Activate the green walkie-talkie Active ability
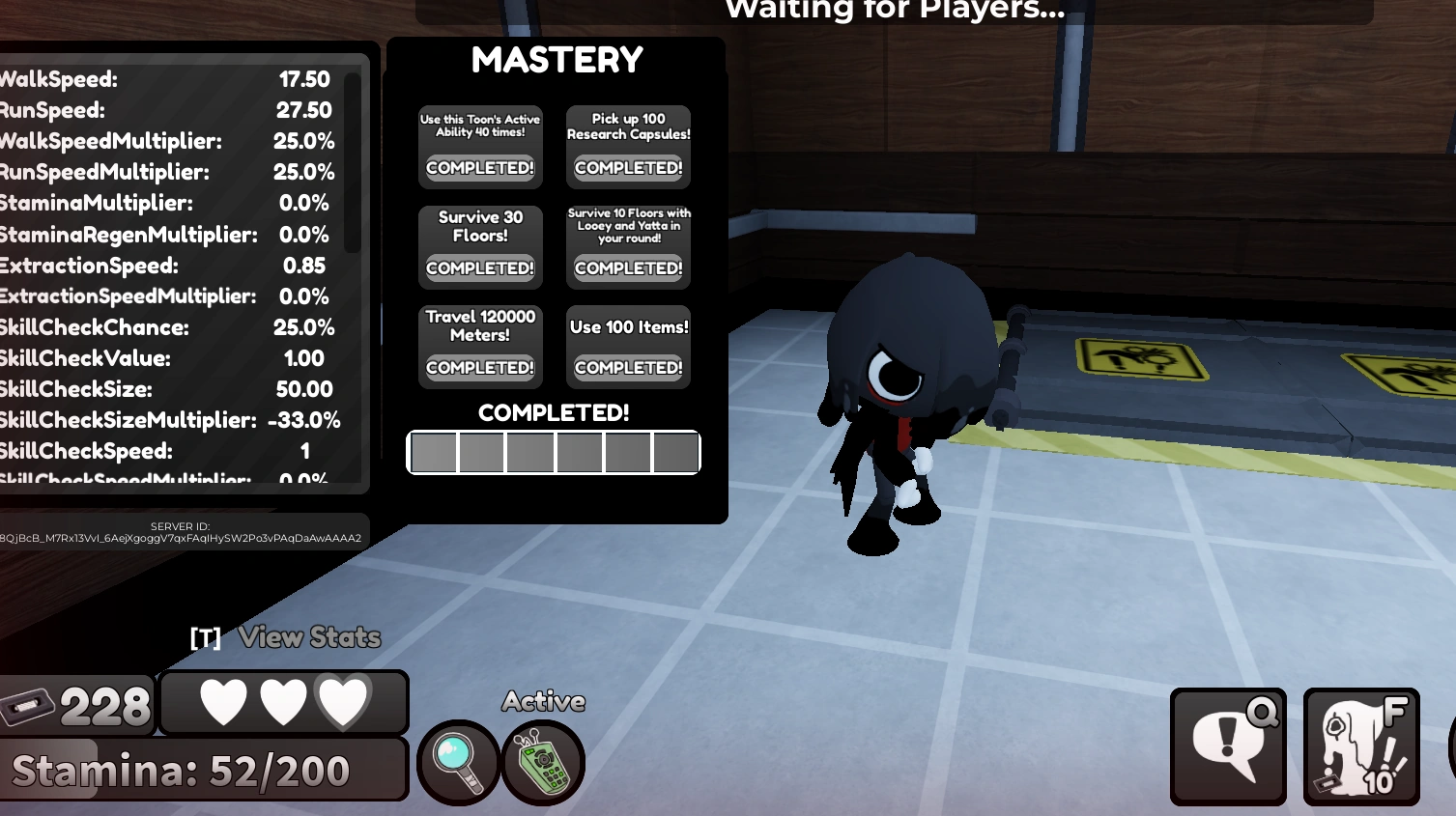The height and width of the screenshot is (816, 1456). [x=543, y=763]
